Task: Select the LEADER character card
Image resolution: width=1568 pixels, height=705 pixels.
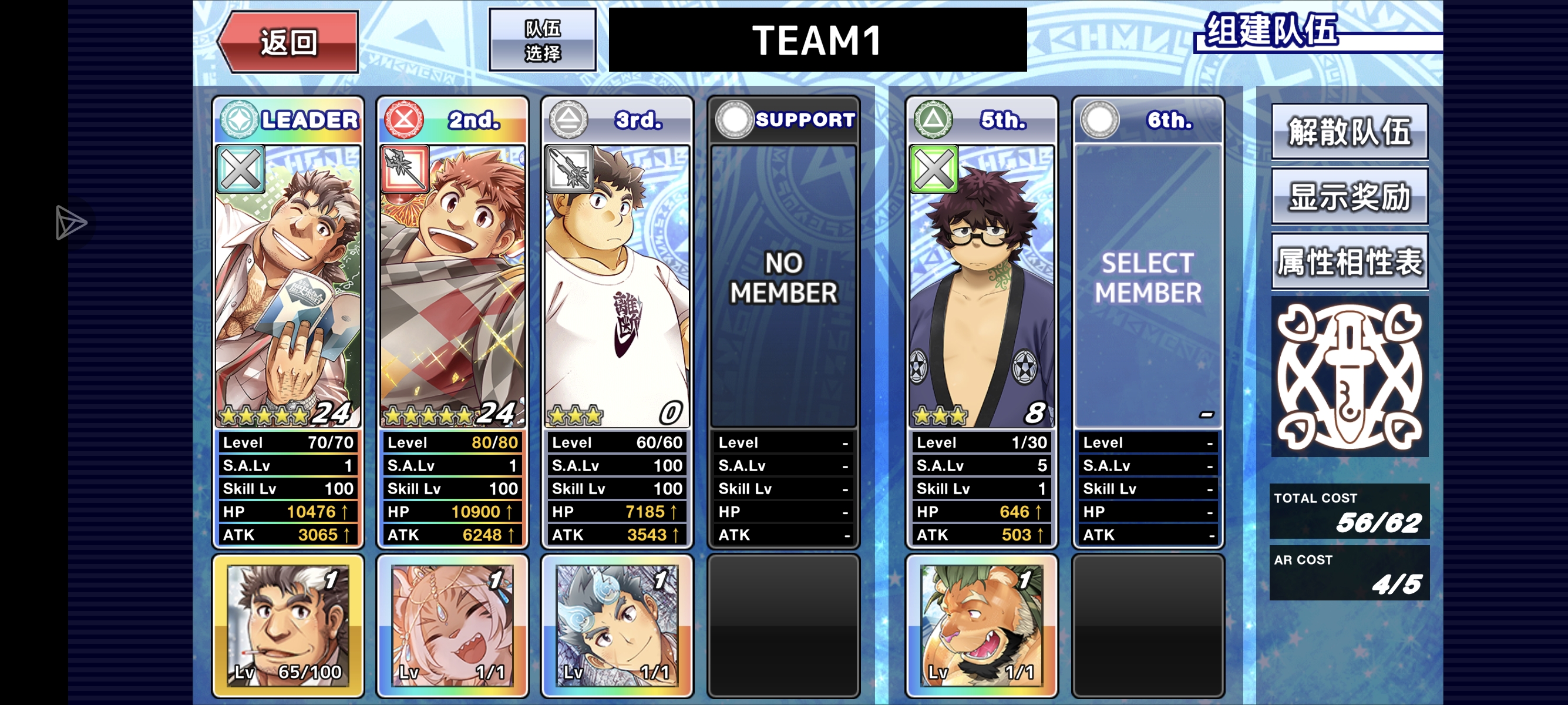Action: (x=288, y=286)
